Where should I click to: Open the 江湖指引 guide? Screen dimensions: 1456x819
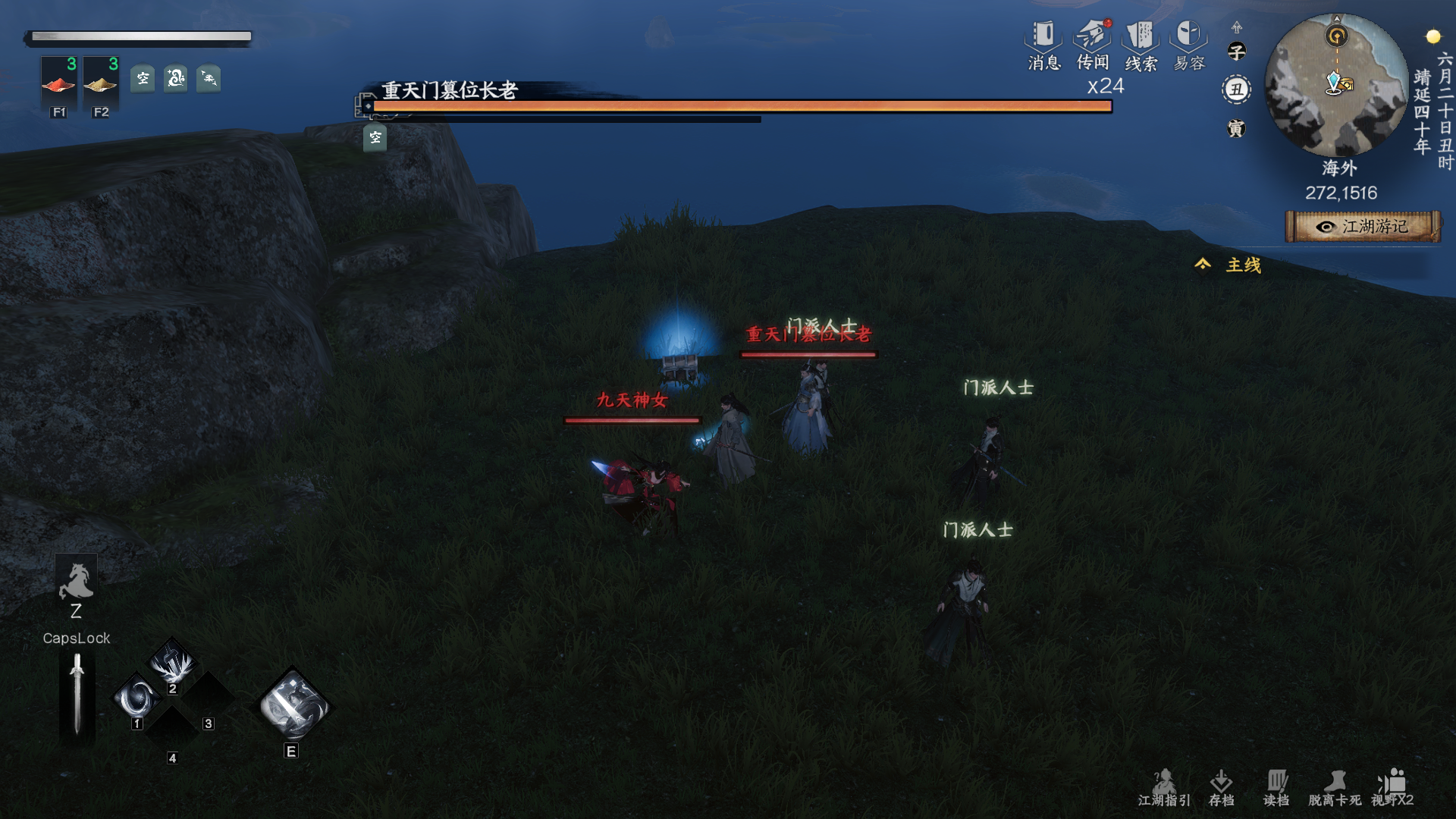click(1164, 788)
